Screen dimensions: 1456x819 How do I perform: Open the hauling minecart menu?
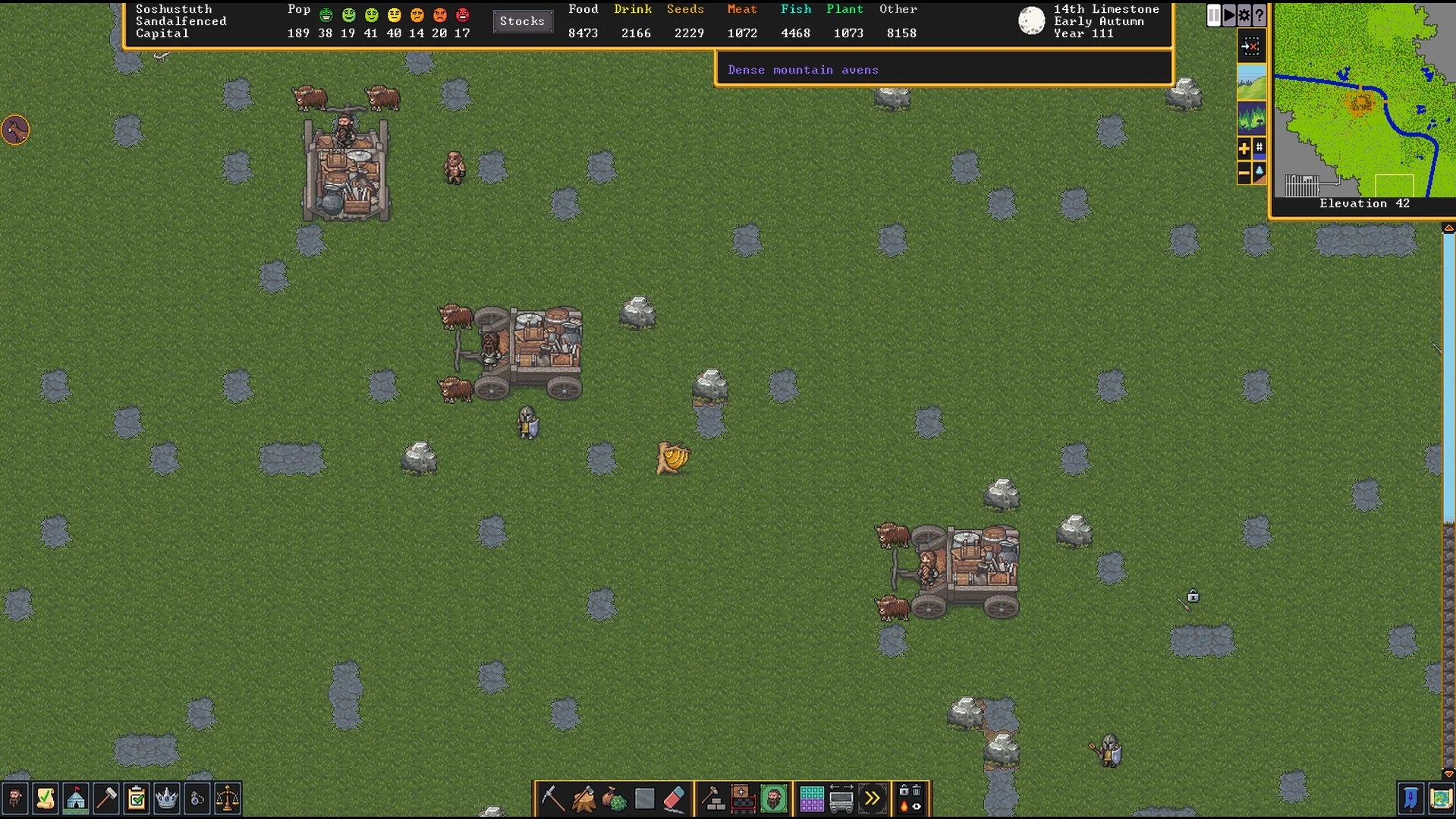[842, 799]
